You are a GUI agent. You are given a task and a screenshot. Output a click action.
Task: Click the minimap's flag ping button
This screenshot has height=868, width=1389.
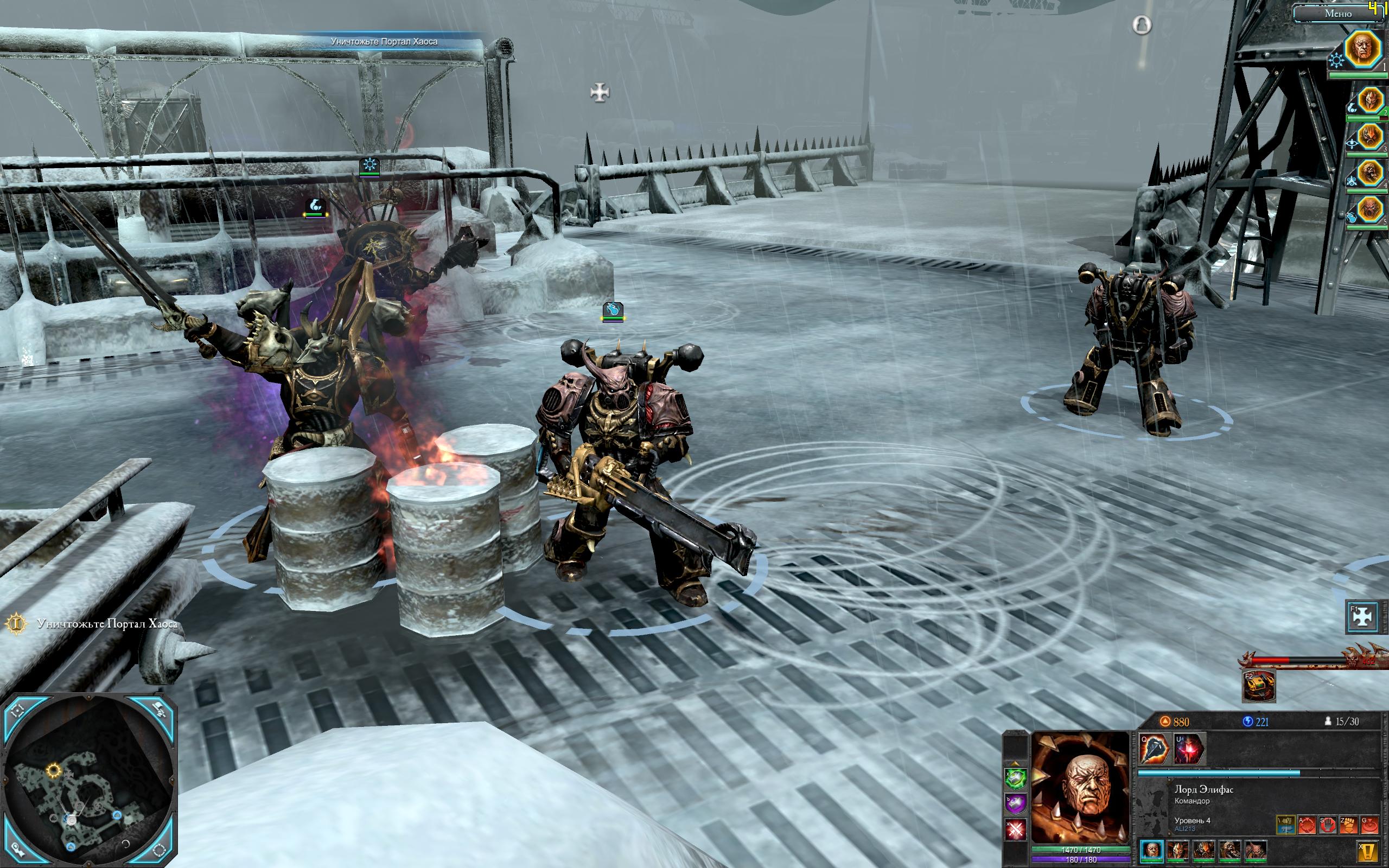pos(159,711)
